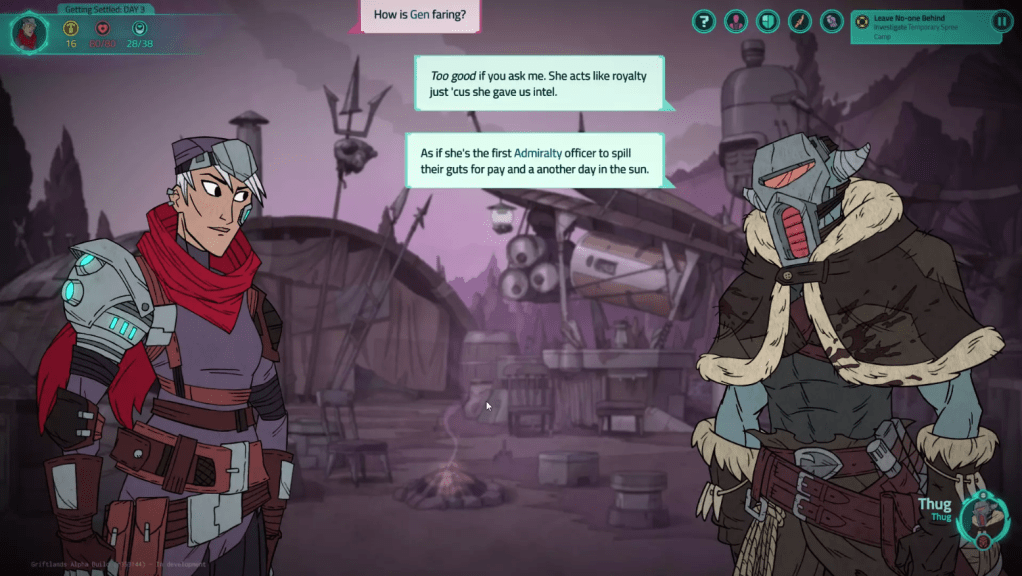
Task: Click the teal resolve icon
Action: coord(139,28)
